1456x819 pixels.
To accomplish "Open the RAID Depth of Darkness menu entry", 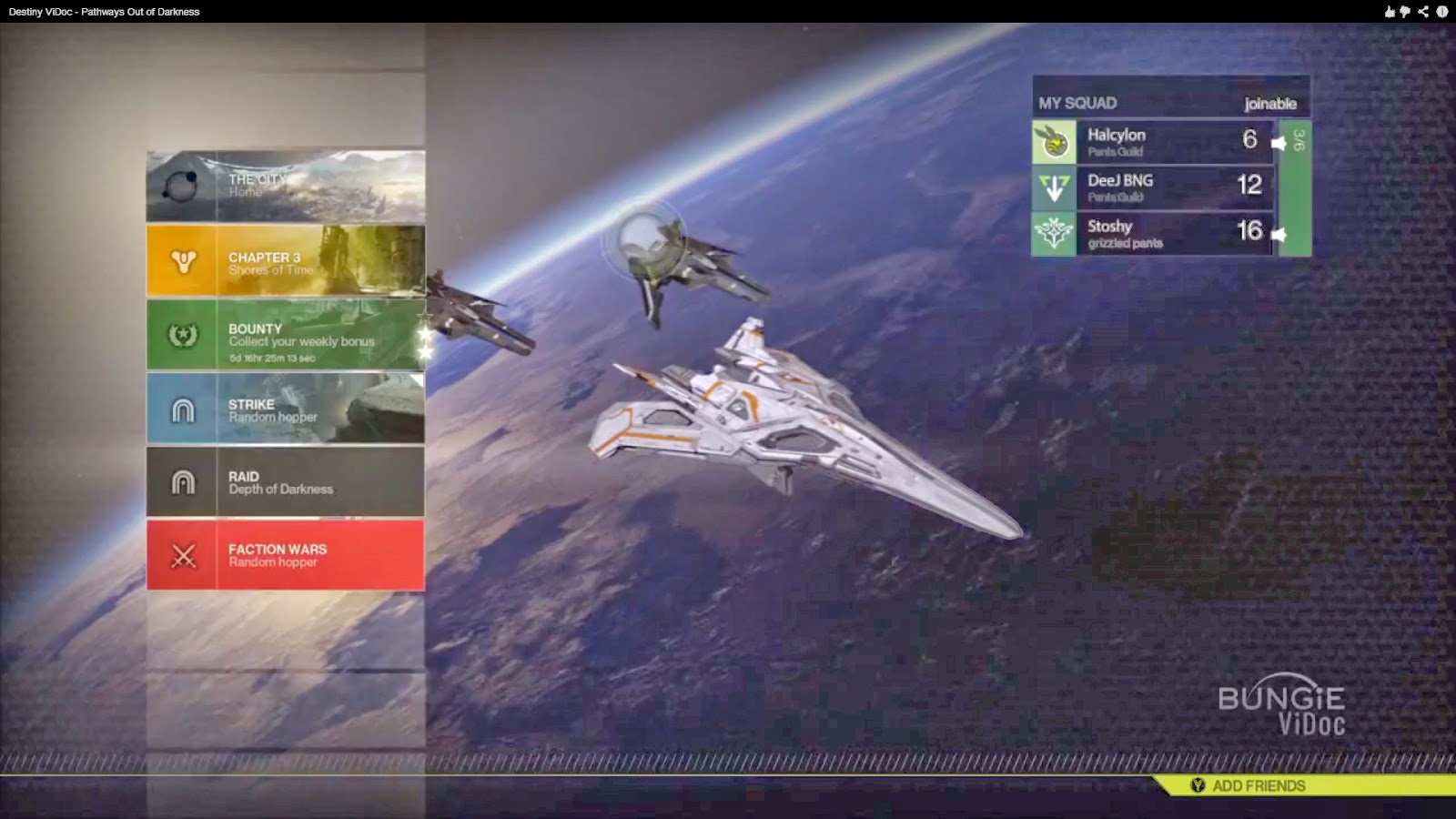I will [x=282, y=481].
